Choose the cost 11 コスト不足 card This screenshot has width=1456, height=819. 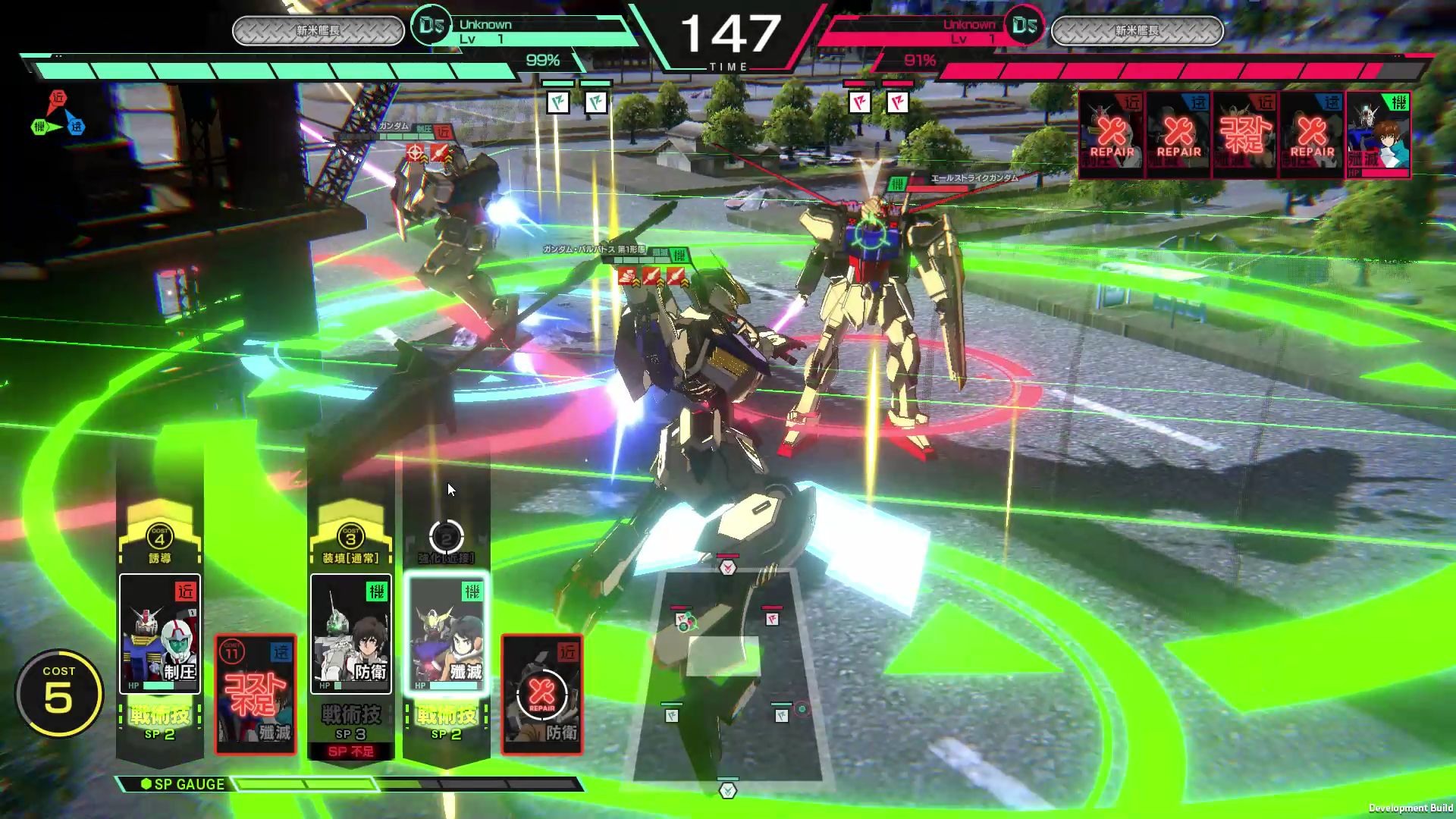pyautogui.click(x=256, y=695)
